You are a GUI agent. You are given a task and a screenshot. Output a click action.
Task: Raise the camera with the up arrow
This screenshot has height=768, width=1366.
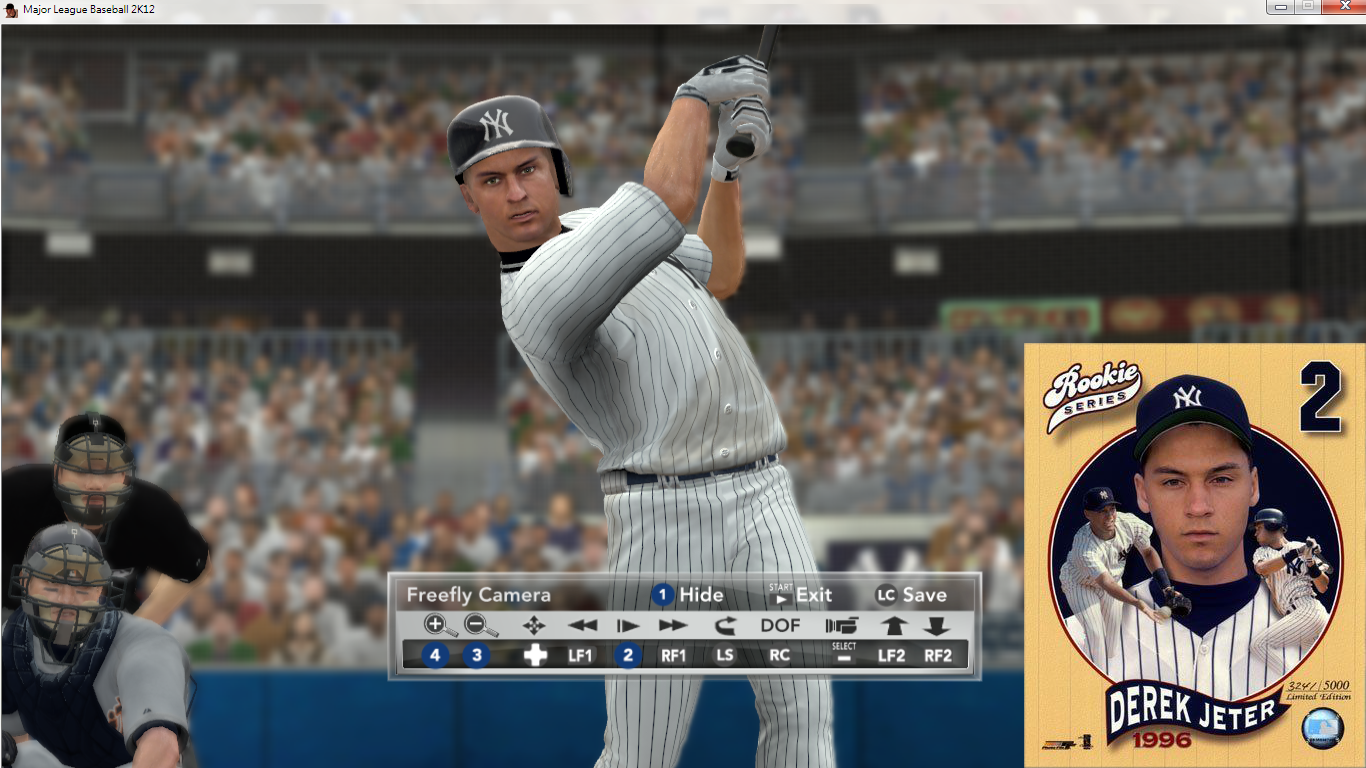(x=893, y=626)
